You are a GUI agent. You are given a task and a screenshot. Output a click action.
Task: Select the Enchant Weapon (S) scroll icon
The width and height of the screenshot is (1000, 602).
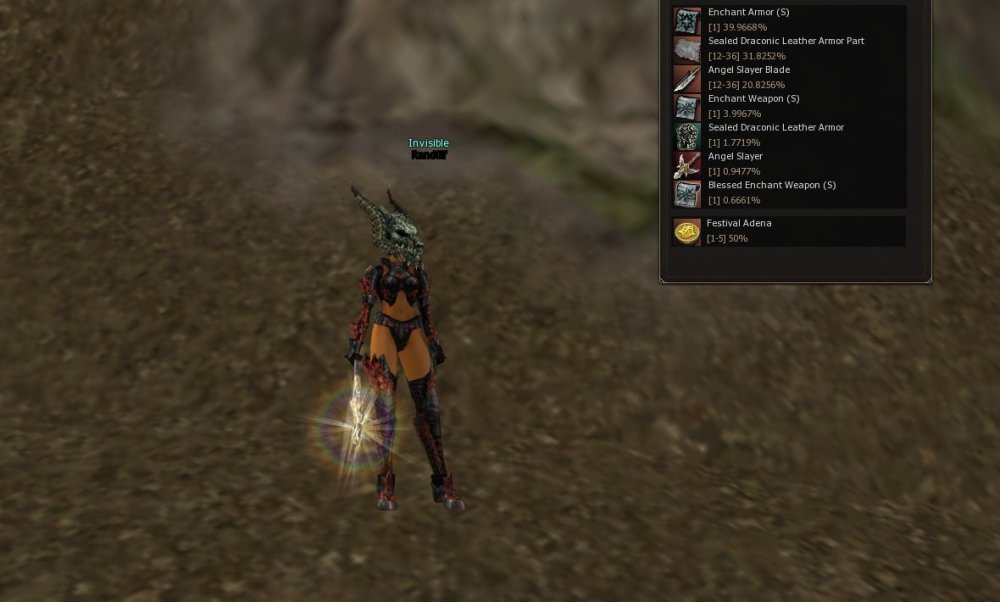(687, 107)
